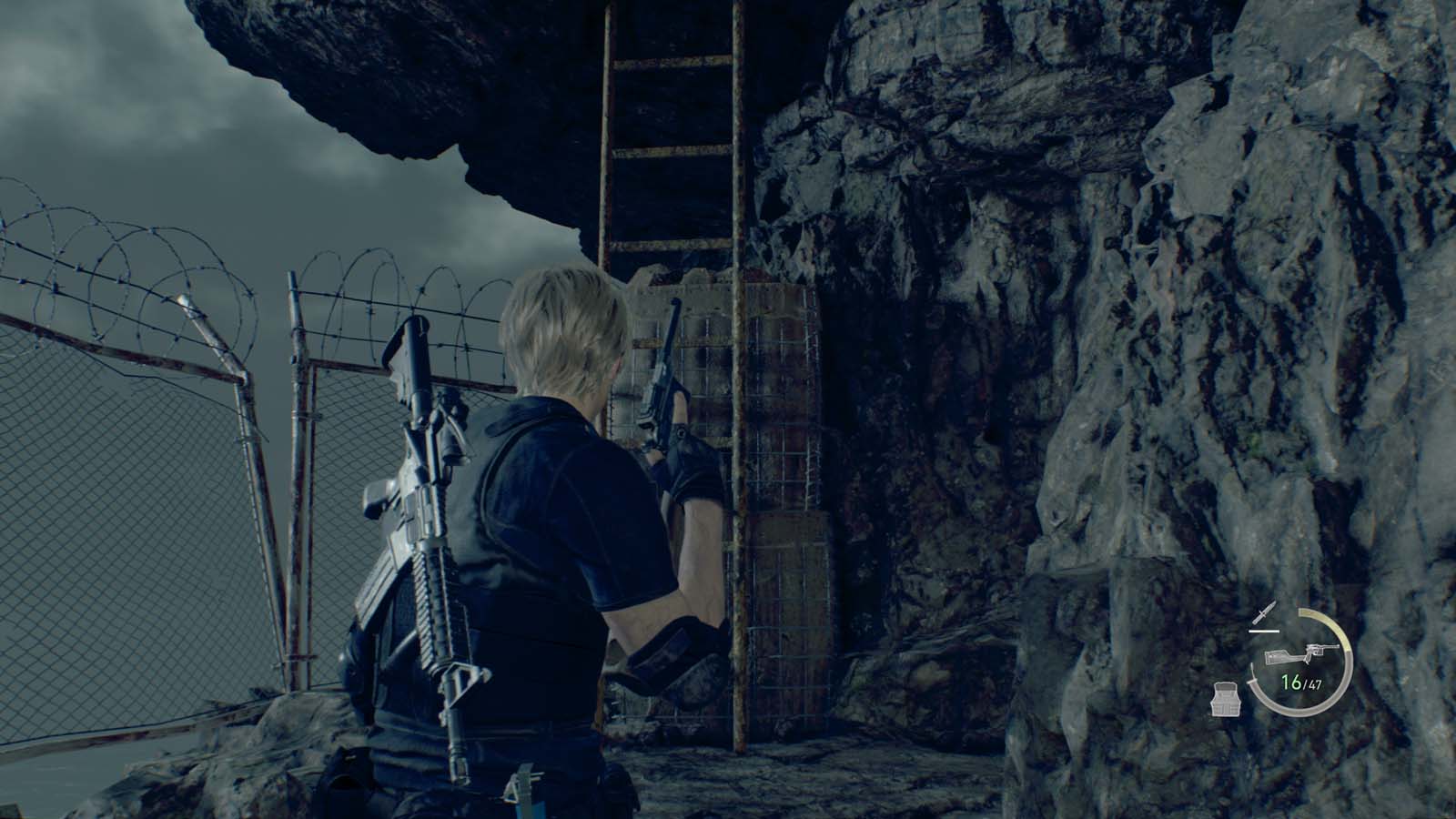Click the circular health gauge outline
The width and height of the screenshot is (1456, 819).
coord(1300,712)
